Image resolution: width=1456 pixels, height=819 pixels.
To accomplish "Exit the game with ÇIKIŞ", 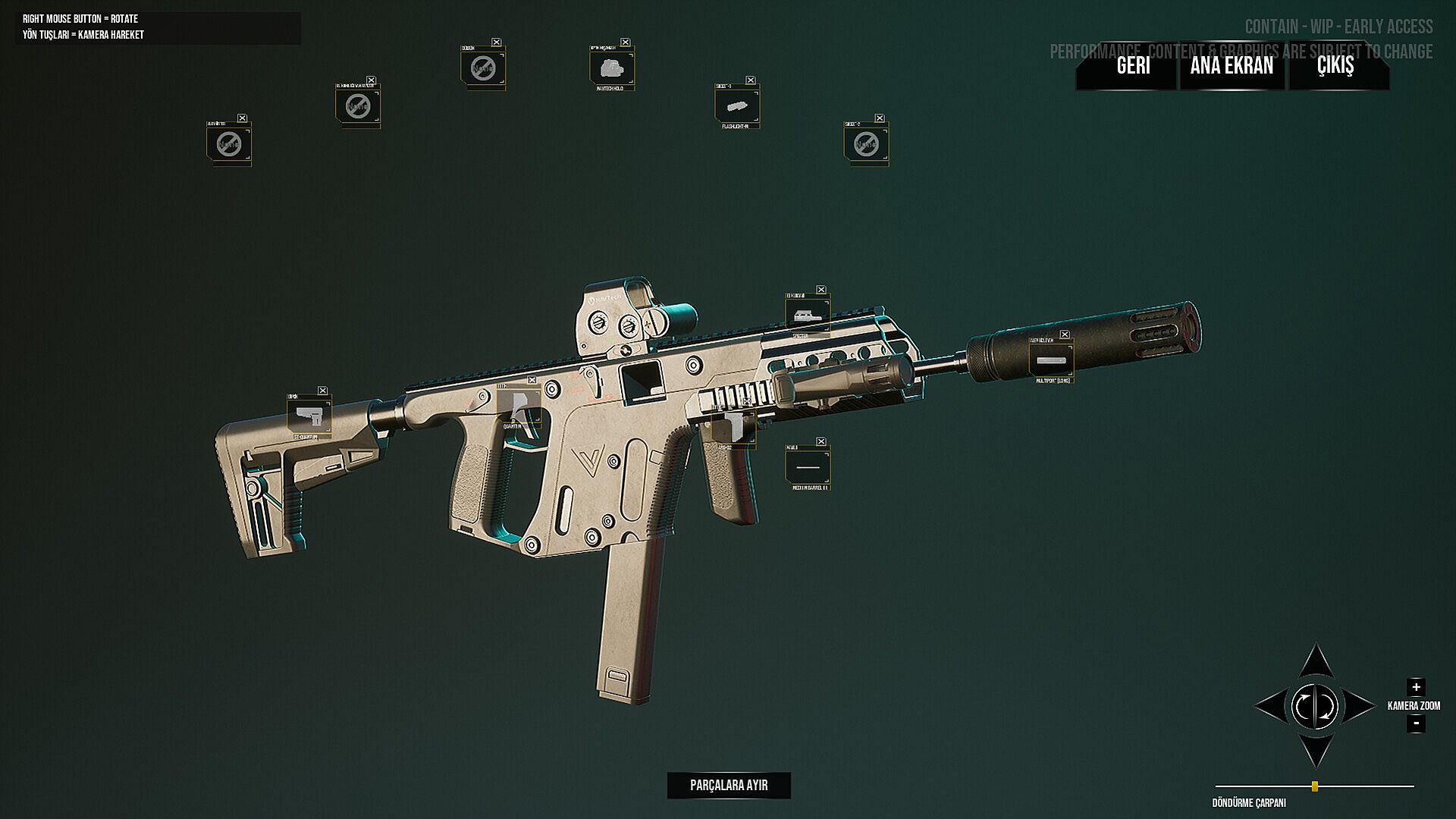I will click(x=1335, y=66).
